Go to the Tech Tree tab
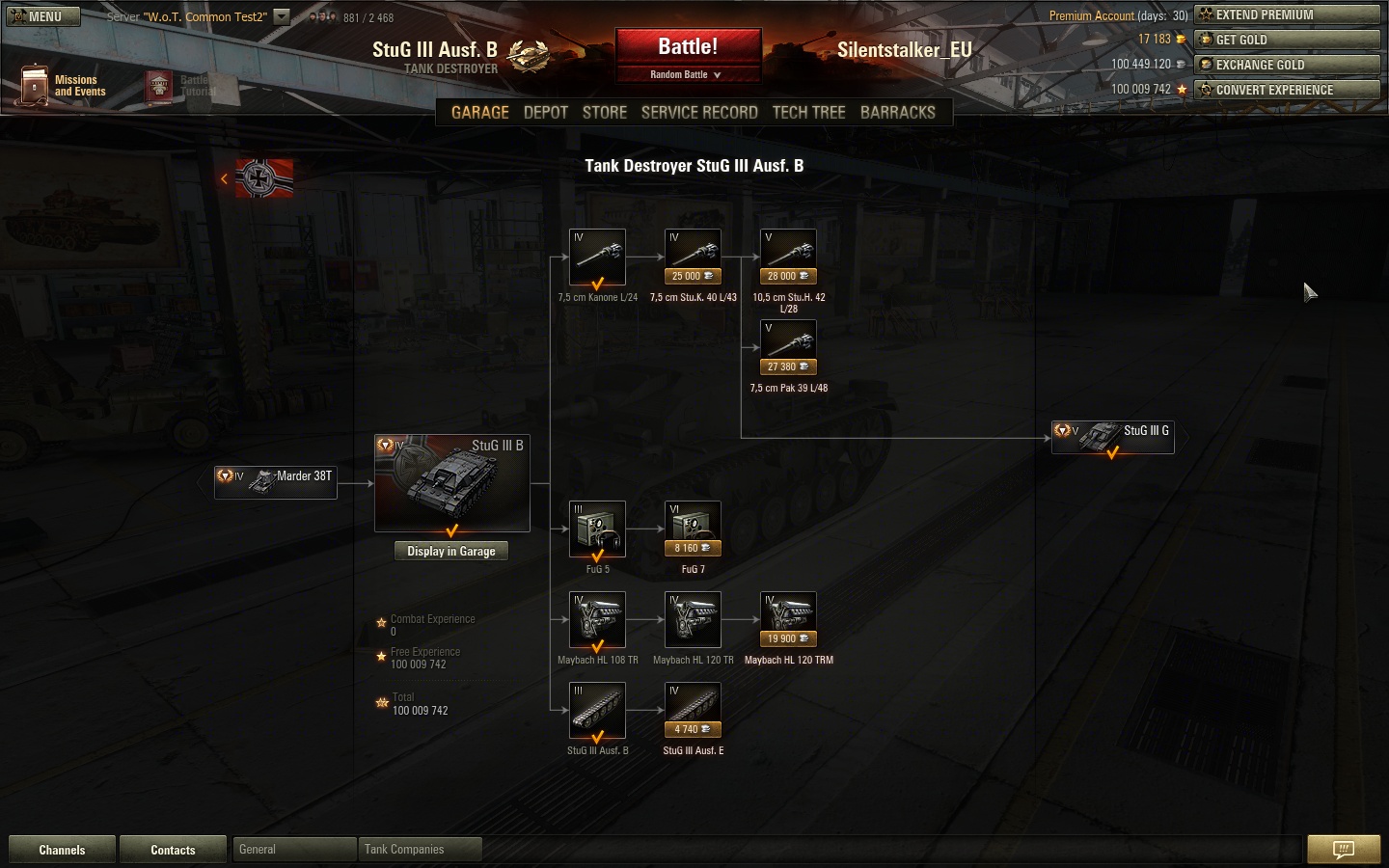Image resolution: width=1389 pixels, height=868 pixels. click(808, 112)
